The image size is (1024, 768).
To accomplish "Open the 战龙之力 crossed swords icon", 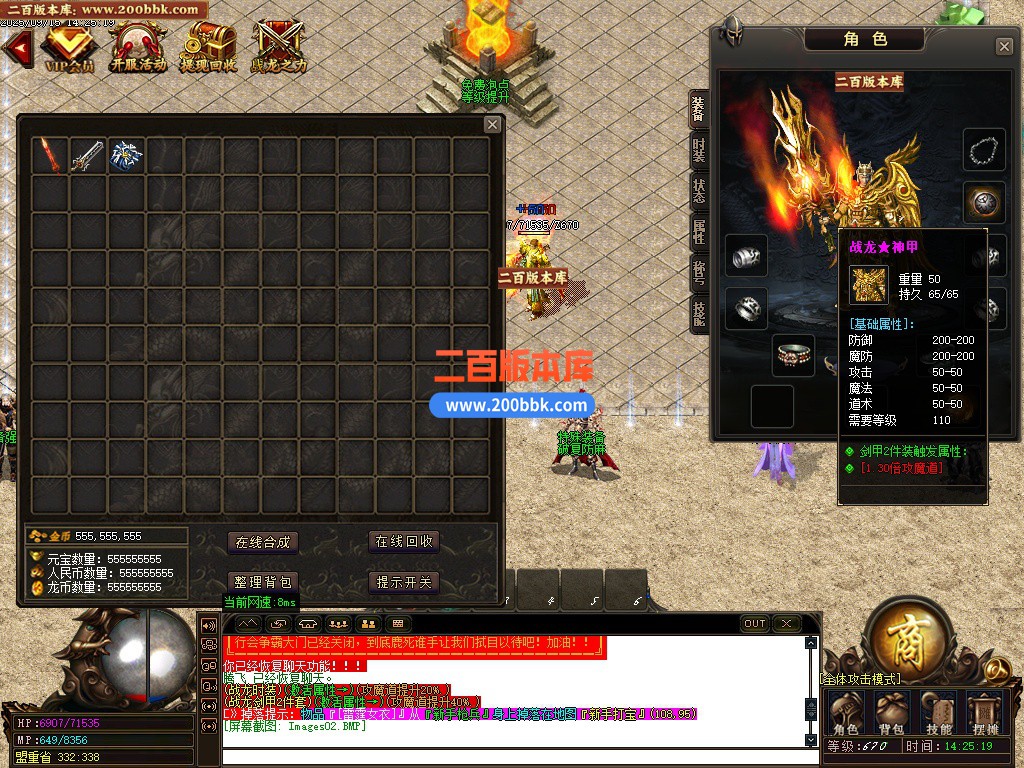I will [278, 45].
